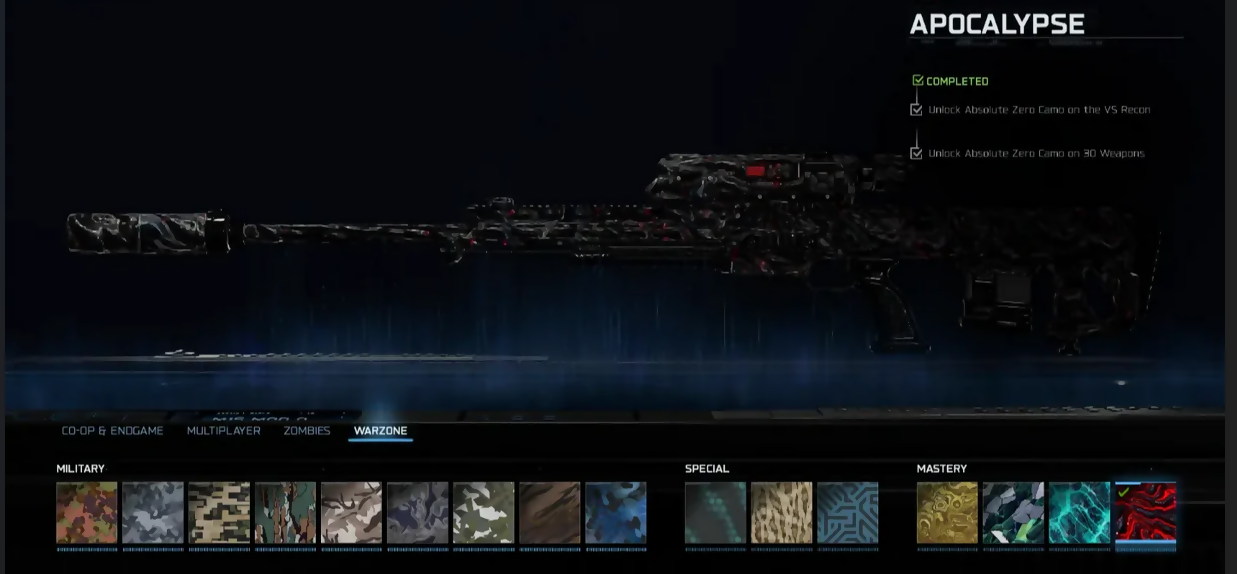Switch to the Co-op & Endgame tab
1237x574 pixels.
[x=112, y=431]
